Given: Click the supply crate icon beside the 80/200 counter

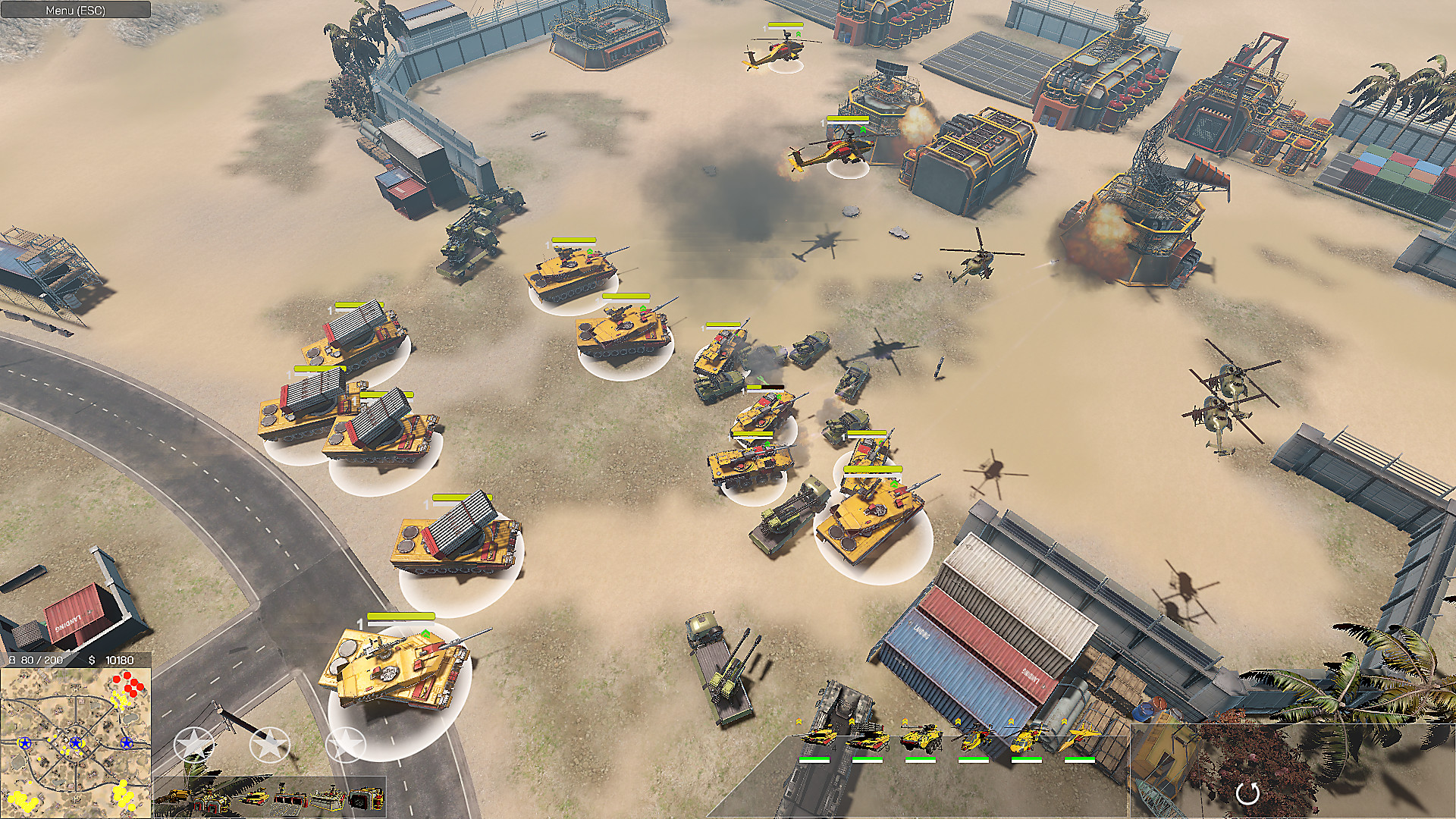Looking at the screenshot, I should pyautogui.click(x=12, y=659).
